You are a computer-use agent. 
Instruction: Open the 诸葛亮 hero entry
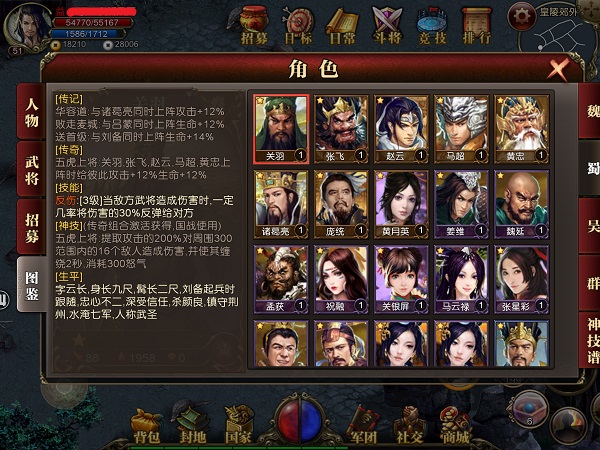point(281,204)
